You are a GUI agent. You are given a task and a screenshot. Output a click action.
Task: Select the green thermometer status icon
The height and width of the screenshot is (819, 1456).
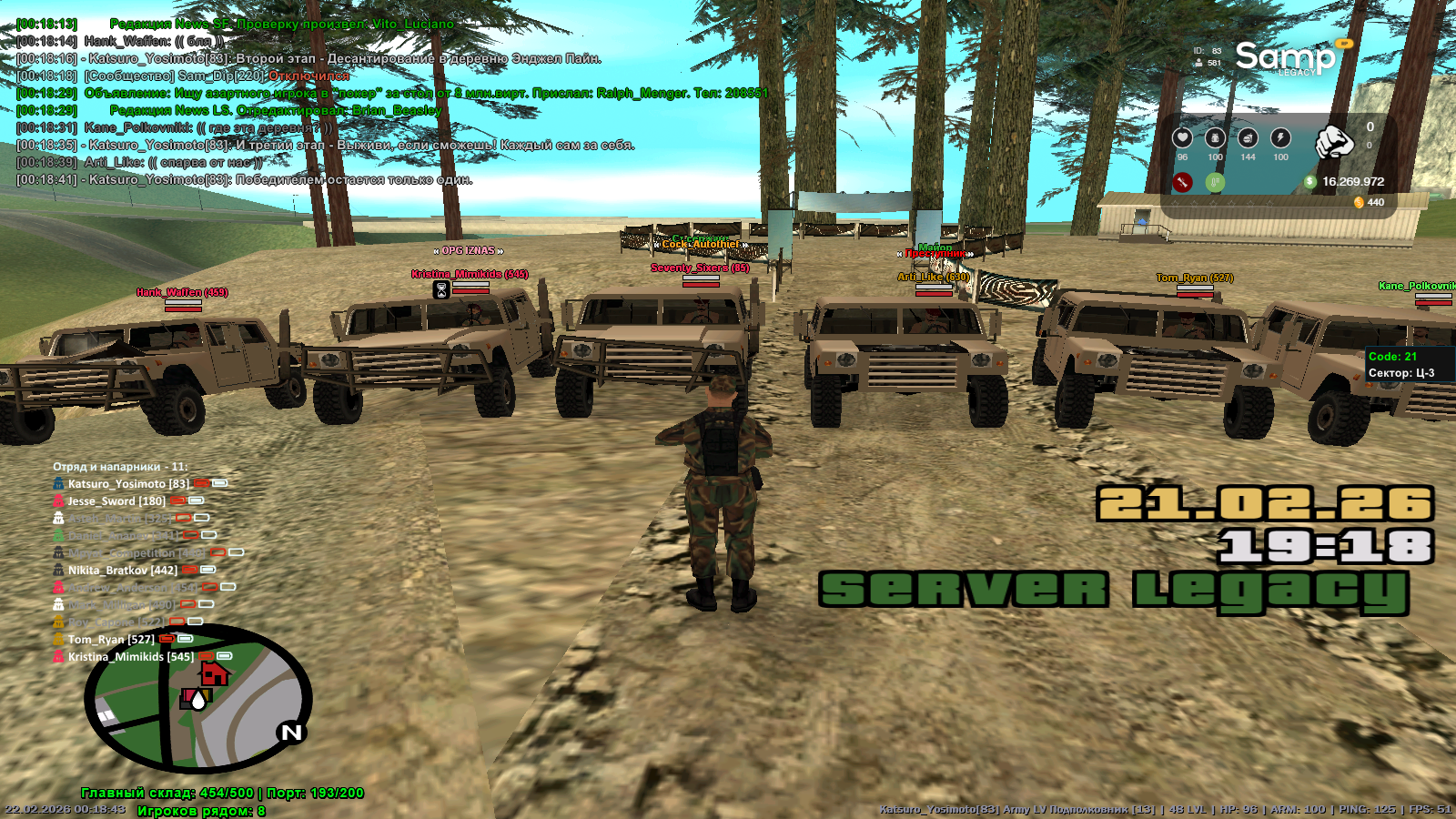[1215, 182]
